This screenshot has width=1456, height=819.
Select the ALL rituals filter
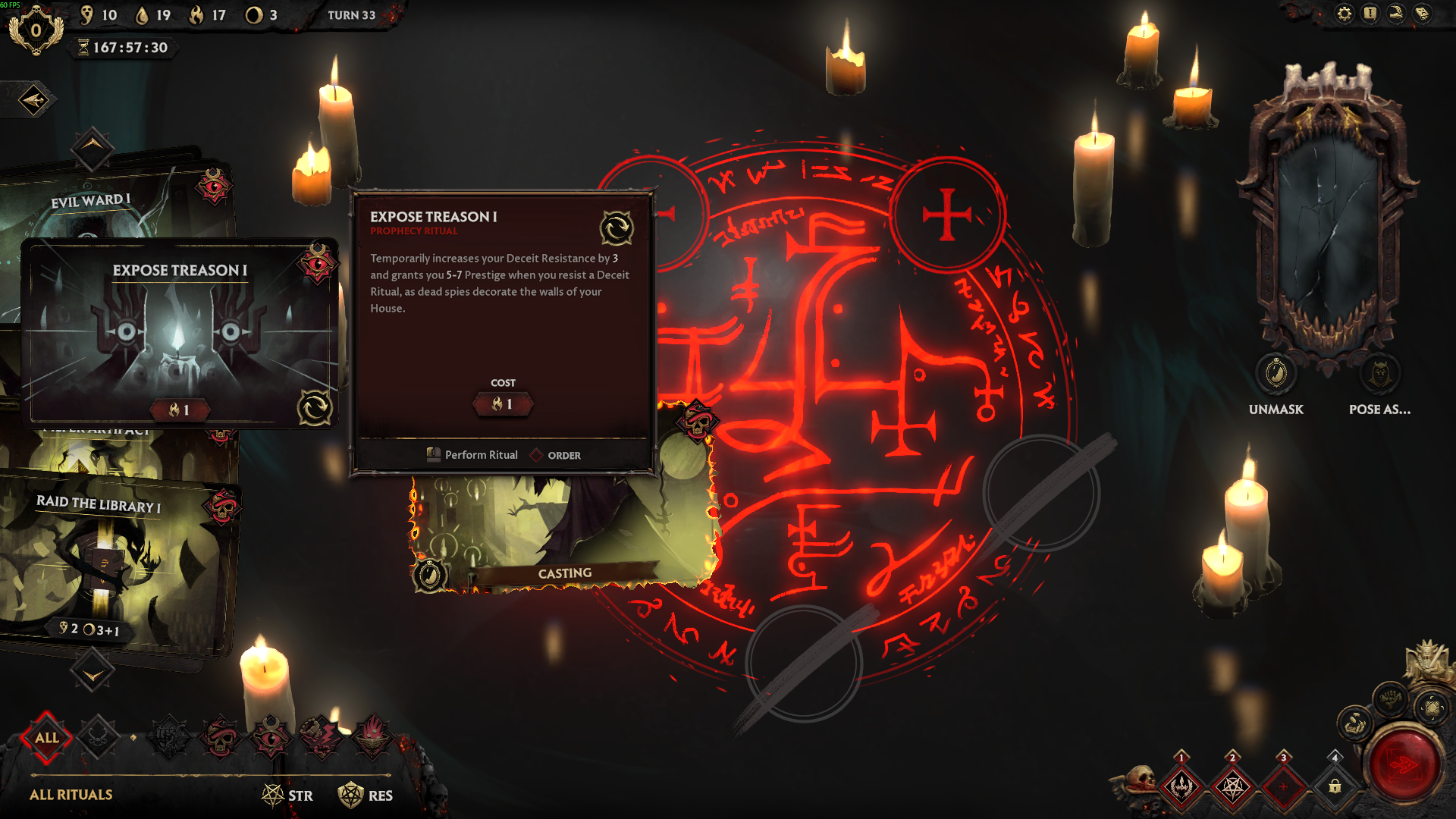coord(47,737)
